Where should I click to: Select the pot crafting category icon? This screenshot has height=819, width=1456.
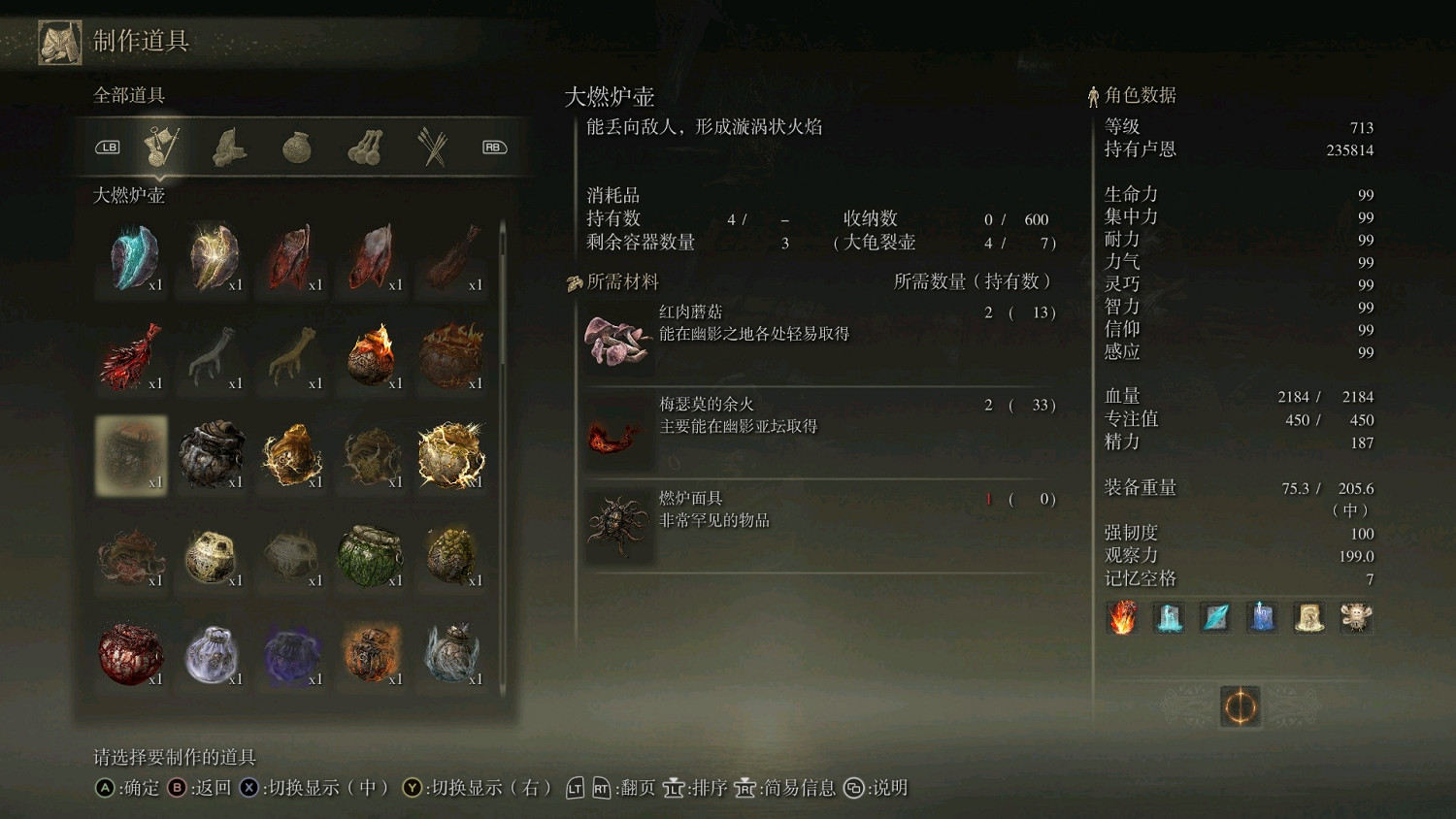click(x=294, y=146)
